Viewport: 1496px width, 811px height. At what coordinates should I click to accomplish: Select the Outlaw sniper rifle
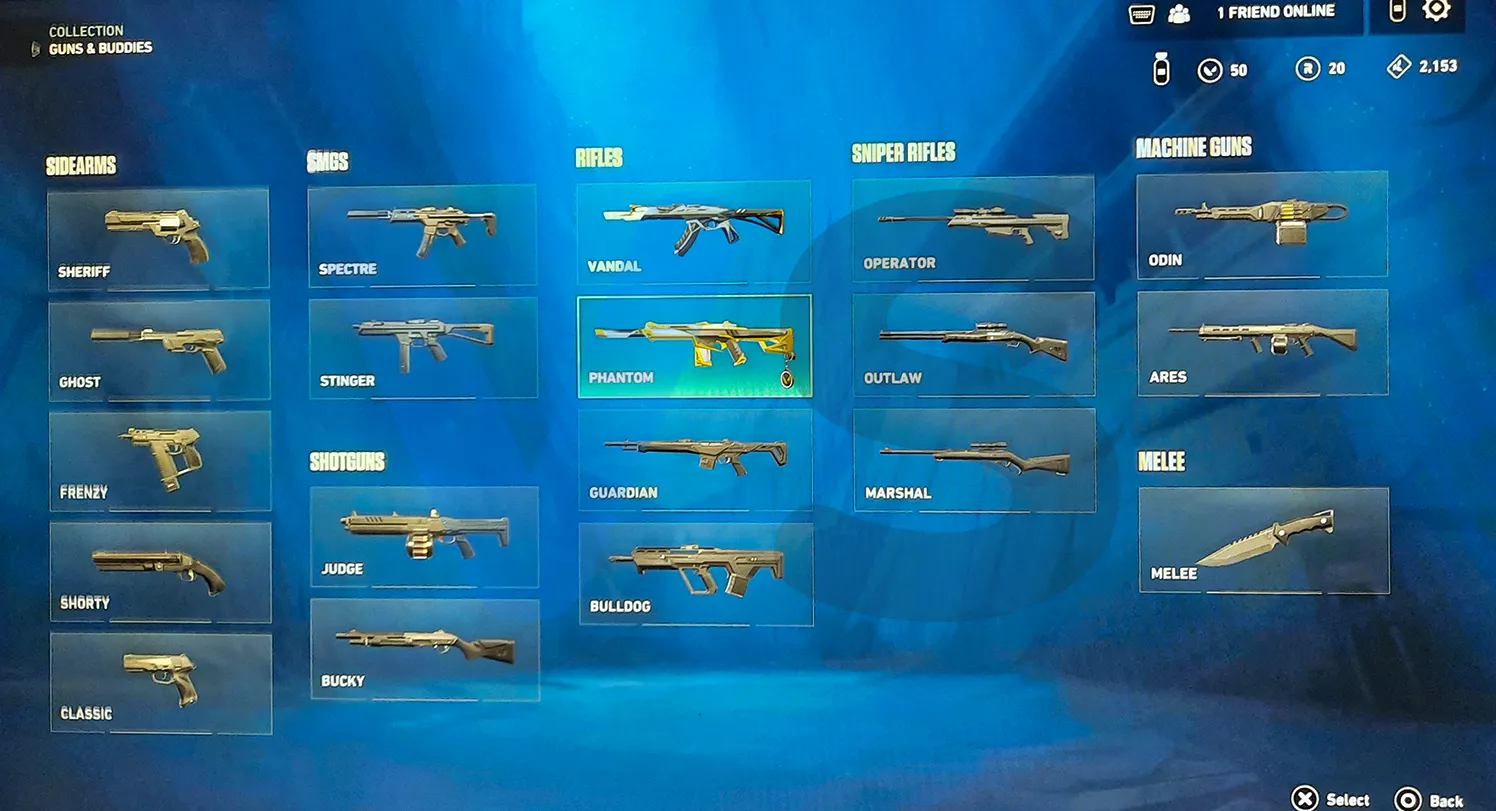click(973, 344)
